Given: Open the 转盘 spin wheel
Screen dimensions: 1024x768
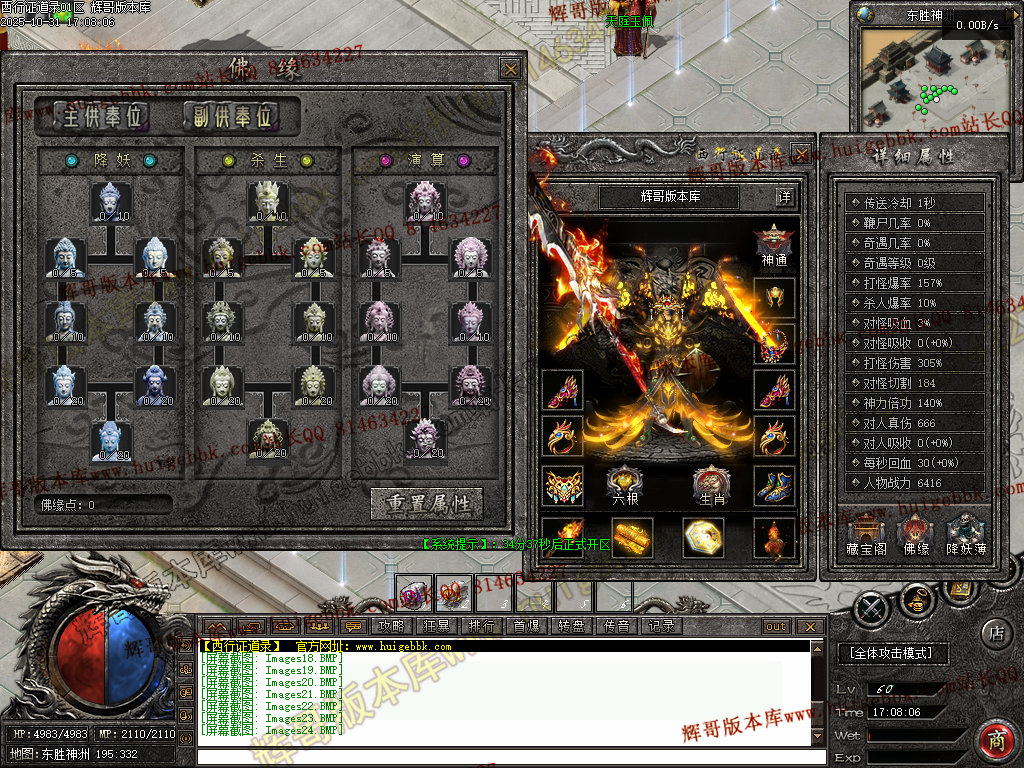Looking at the screenshot, I should pyautogui.click(x=571, y=627).
